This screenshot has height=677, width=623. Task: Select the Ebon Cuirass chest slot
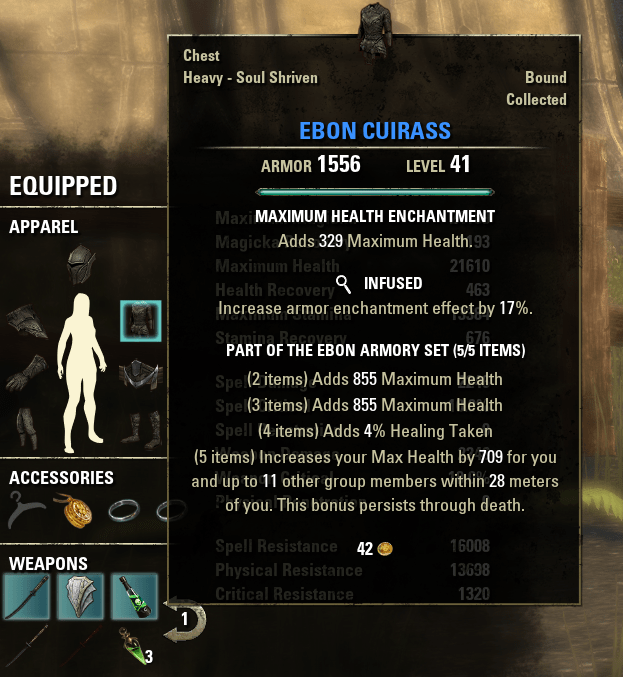(x=141, y=320)
